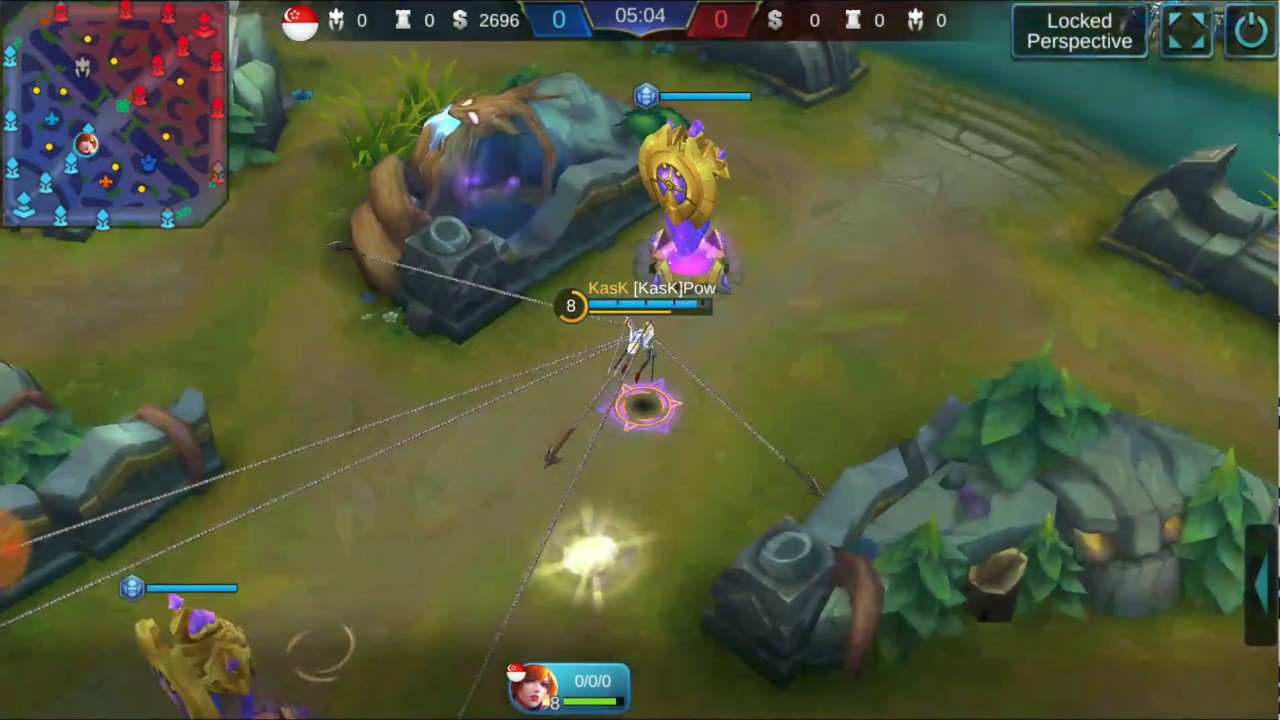Select the red score tab showing 0
1280x720 pixels.
click(720, 19)
